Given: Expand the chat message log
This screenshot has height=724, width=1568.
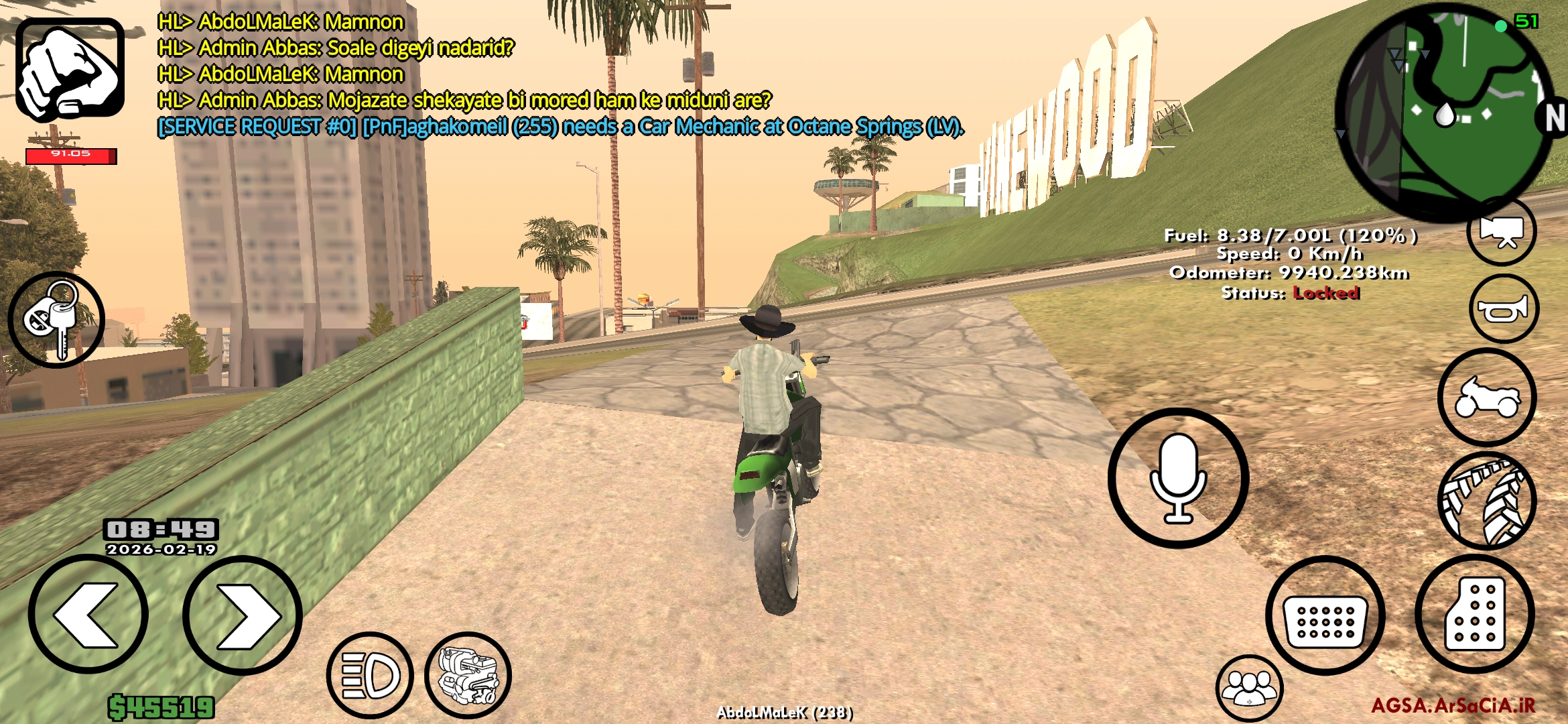Looking at the screenshot, I should tap(469, 74).
